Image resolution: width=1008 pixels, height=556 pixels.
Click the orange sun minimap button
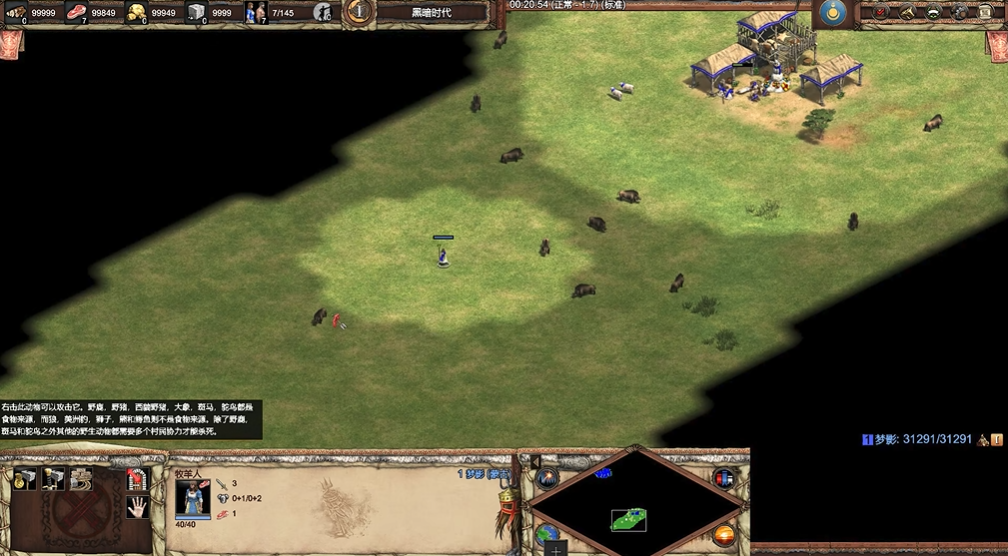click(724, 534)
